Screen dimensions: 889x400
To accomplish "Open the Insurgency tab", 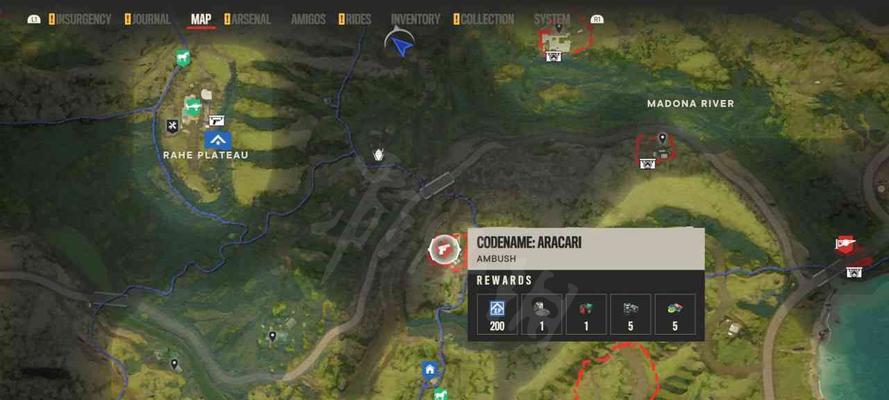I will (x=83, y=19).
